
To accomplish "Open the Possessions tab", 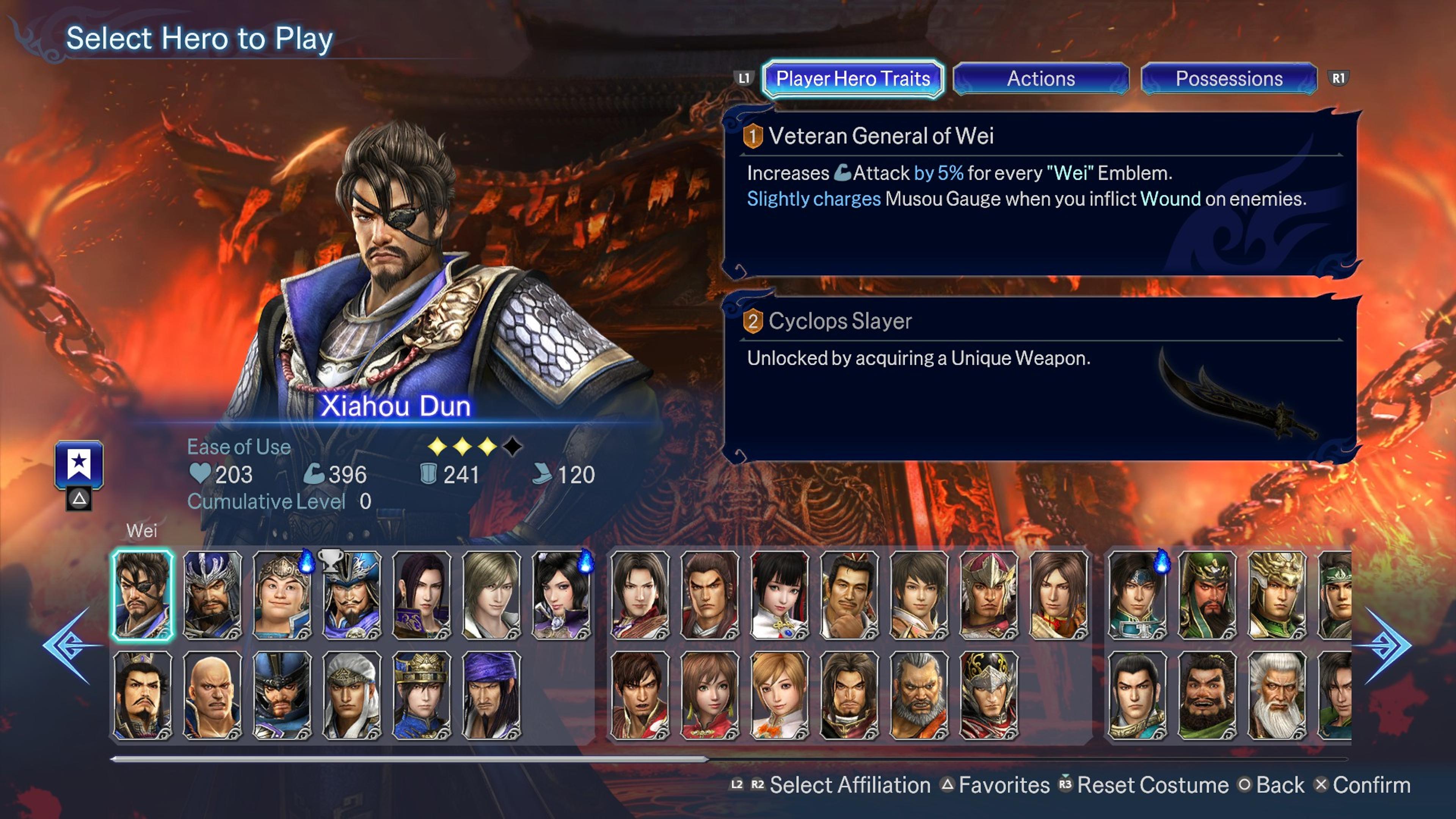I will 1229,78.
